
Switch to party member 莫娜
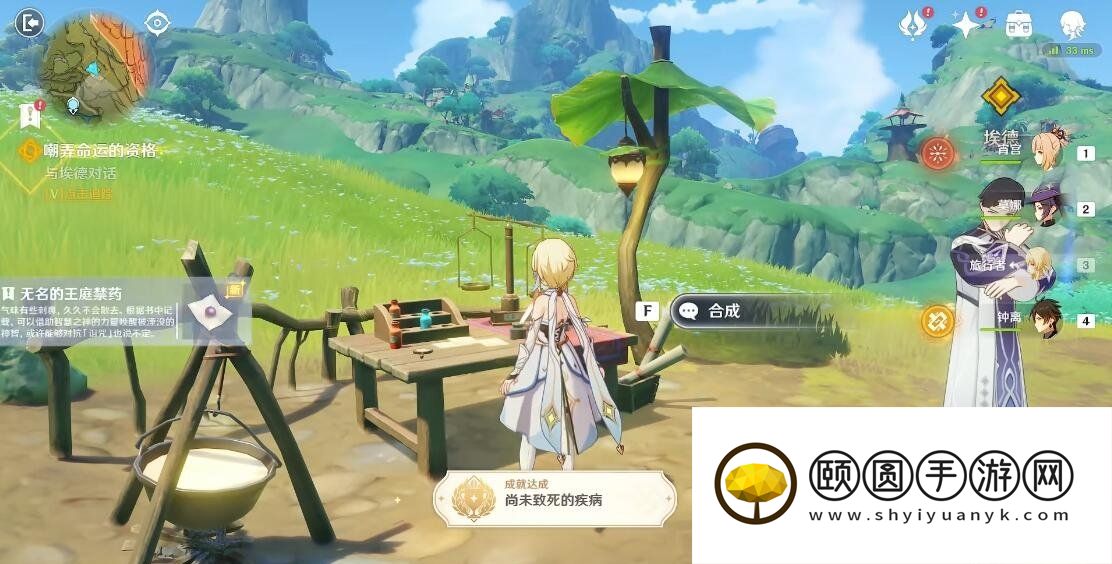[1046, 208]
